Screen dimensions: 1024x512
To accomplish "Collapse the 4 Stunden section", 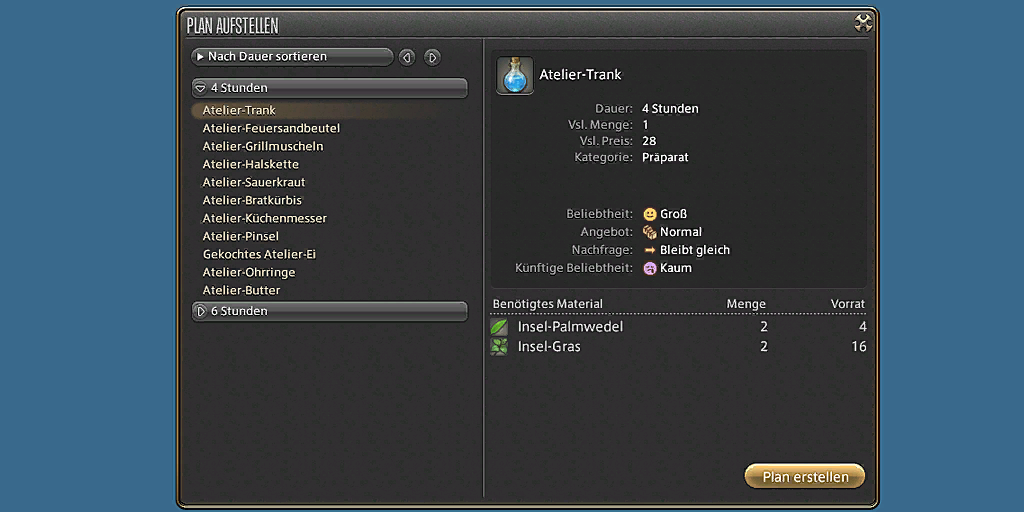I will tap(329, 88).
